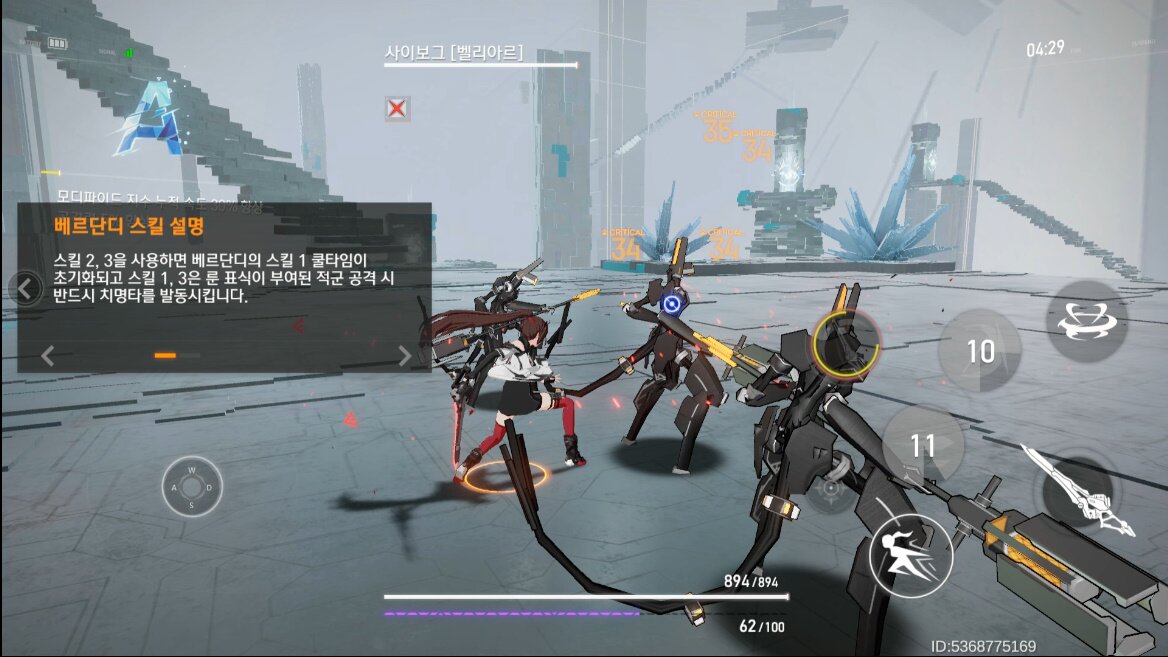Use the skill showing 11 cooldown
This screenshot has width=1168, height=657.
click(x=922, y=446)
